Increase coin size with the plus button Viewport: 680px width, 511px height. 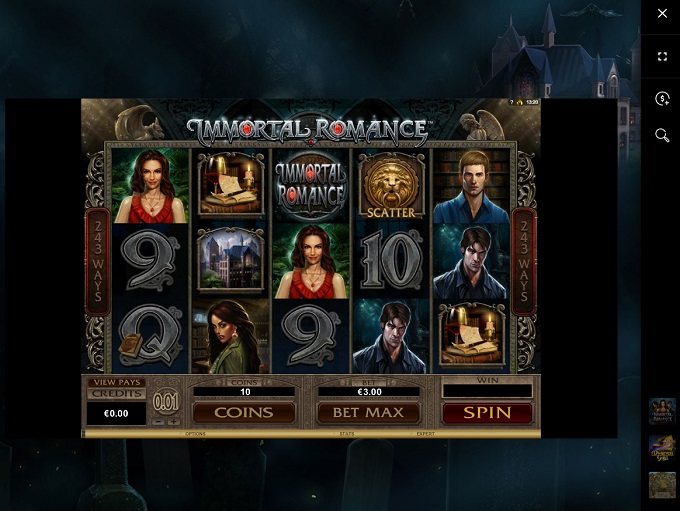(x=174, y=422)
